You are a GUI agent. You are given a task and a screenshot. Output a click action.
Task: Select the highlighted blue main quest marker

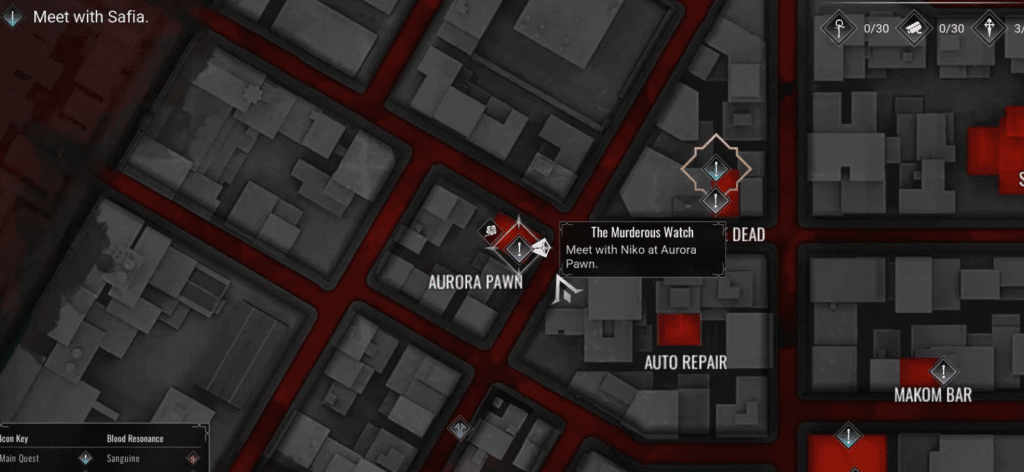coord(716,170)
